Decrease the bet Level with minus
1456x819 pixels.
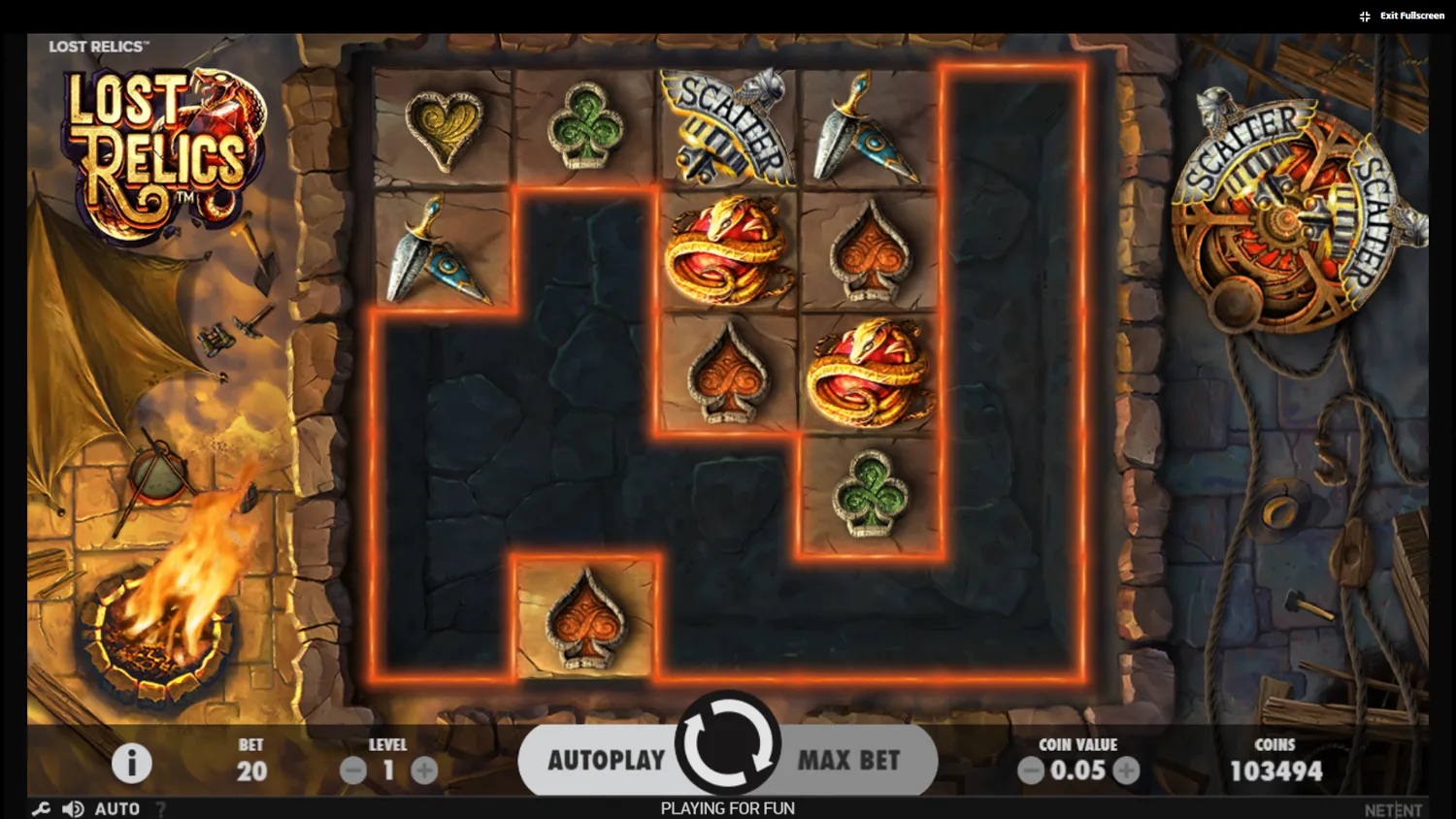click(352, 770)
